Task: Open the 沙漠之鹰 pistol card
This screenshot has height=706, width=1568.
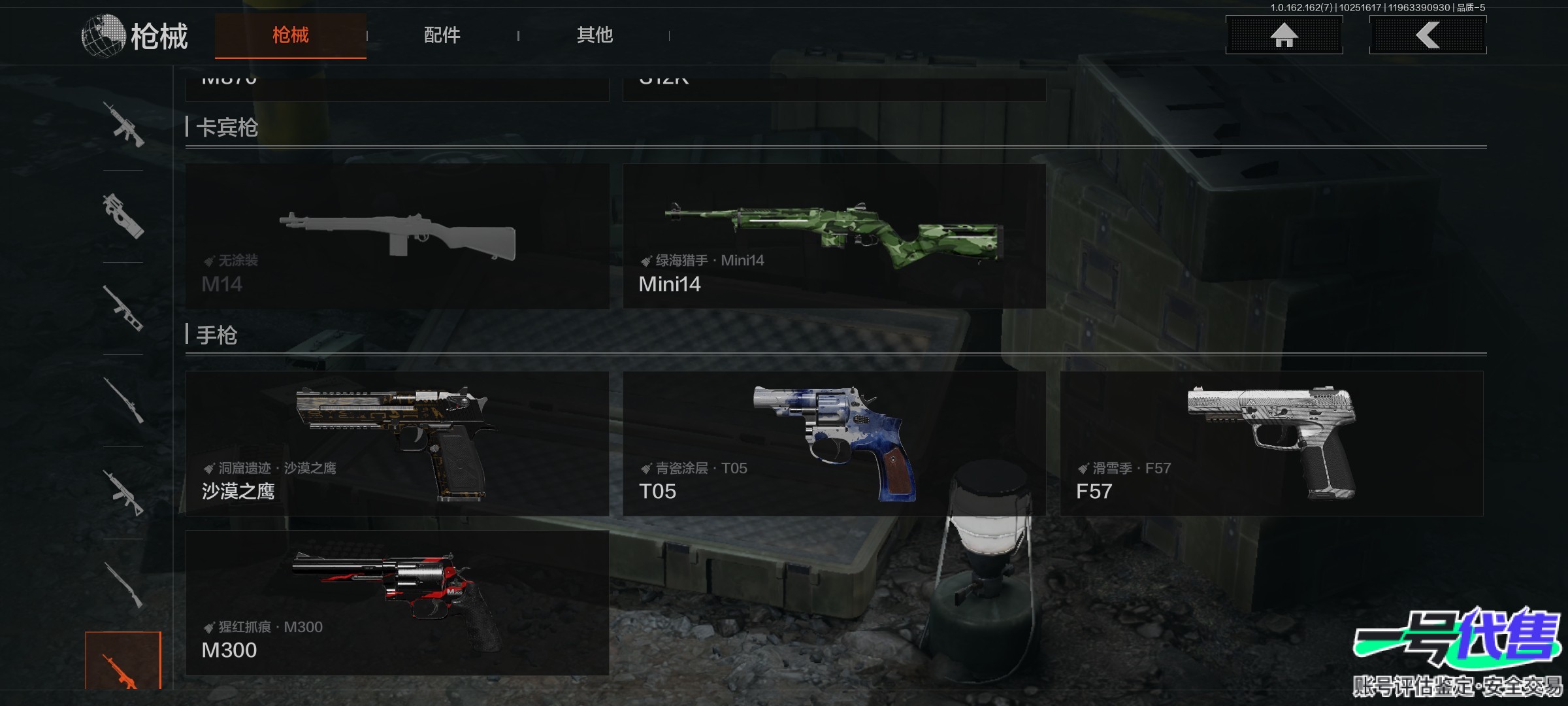Action: (397, 444)
